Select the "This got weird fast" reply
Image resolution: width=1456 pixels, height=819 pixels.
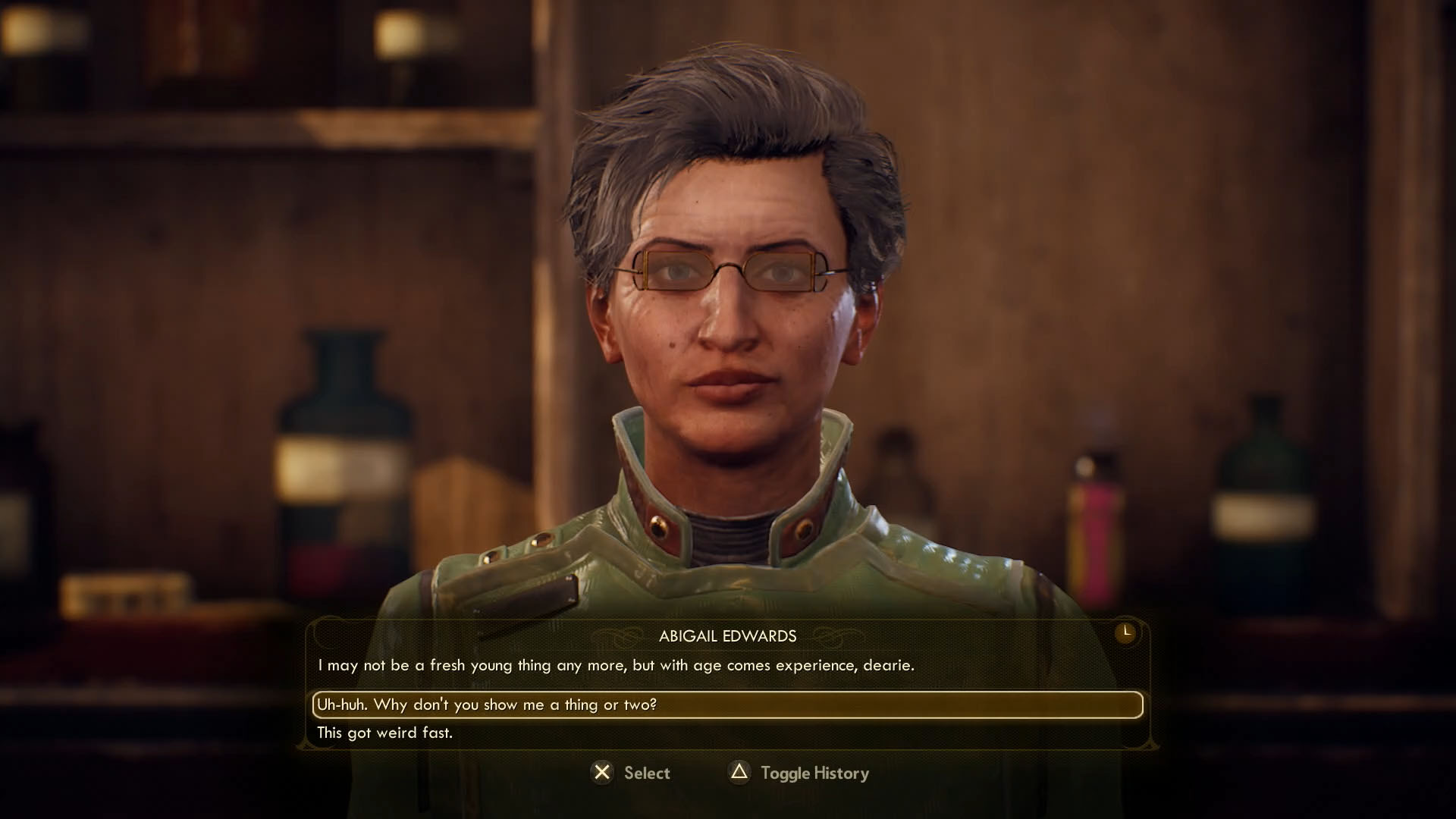coord(384,733)
